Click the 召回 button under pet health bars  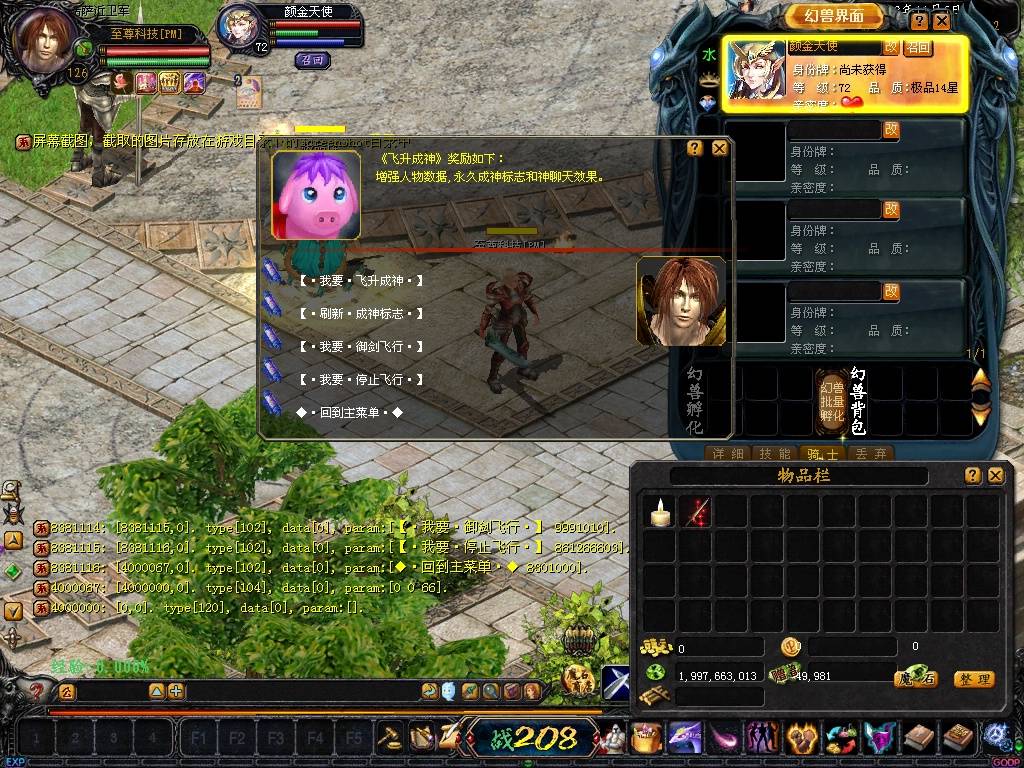tap(312, 60)
